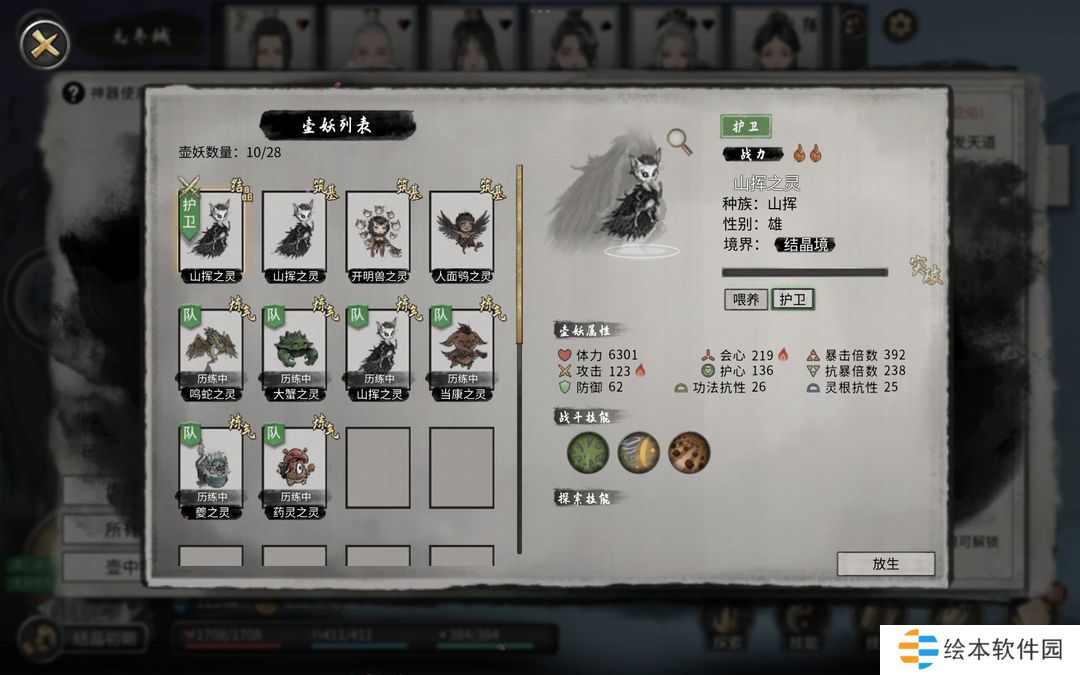The width and height of the screenshot is (1080, 675).
Task: View the brown rock combat skill icon
Action: point(689,453)
